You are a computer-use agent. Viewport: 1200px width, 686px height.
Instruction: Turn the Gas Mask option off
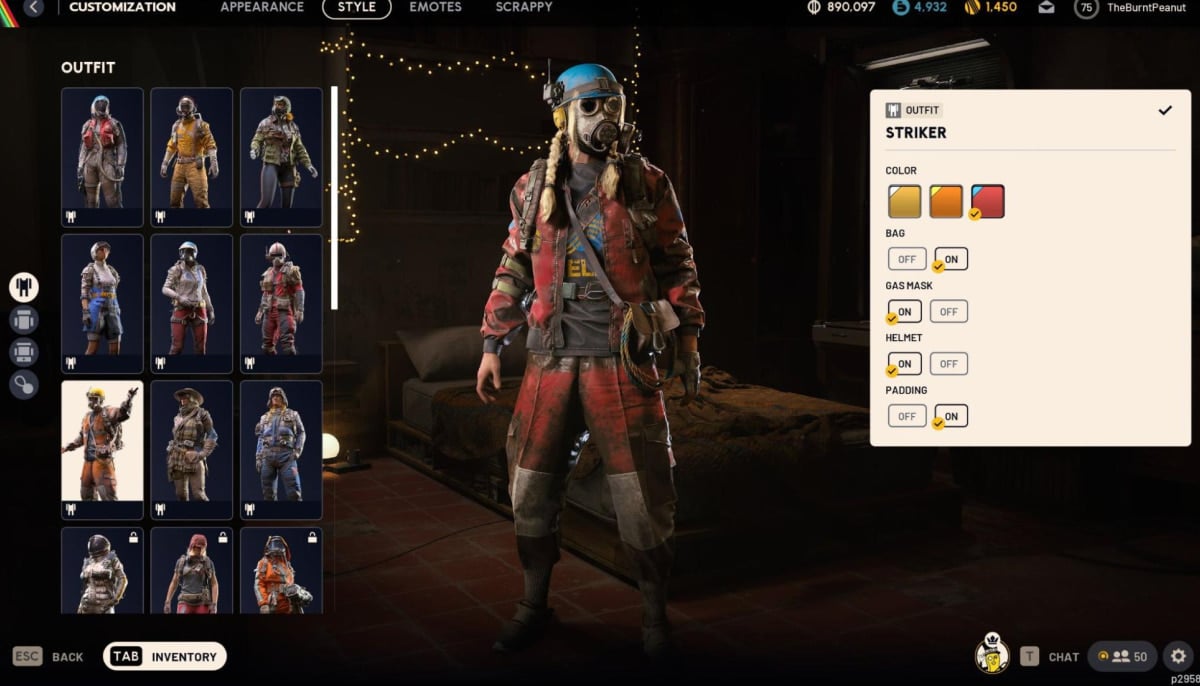[948, 312]
